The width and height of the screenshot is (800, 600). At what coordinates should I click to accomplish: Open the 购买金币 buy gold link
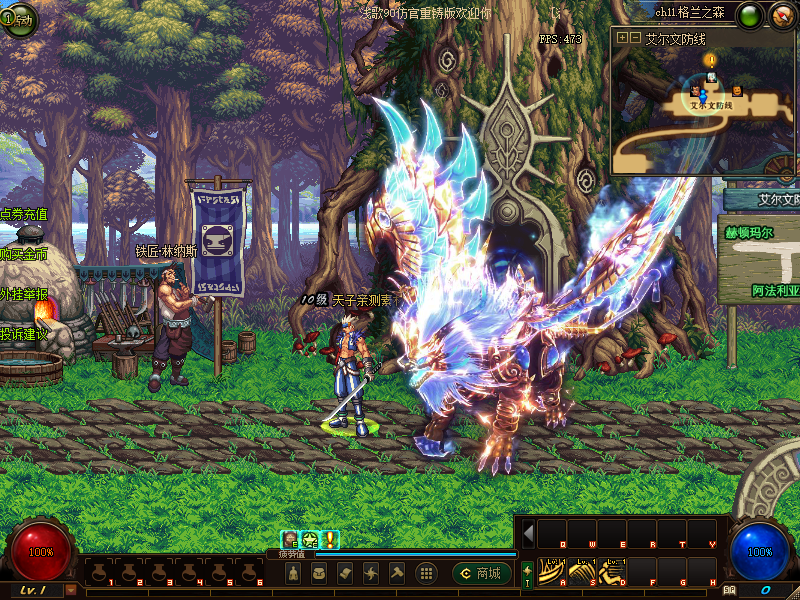24,254
